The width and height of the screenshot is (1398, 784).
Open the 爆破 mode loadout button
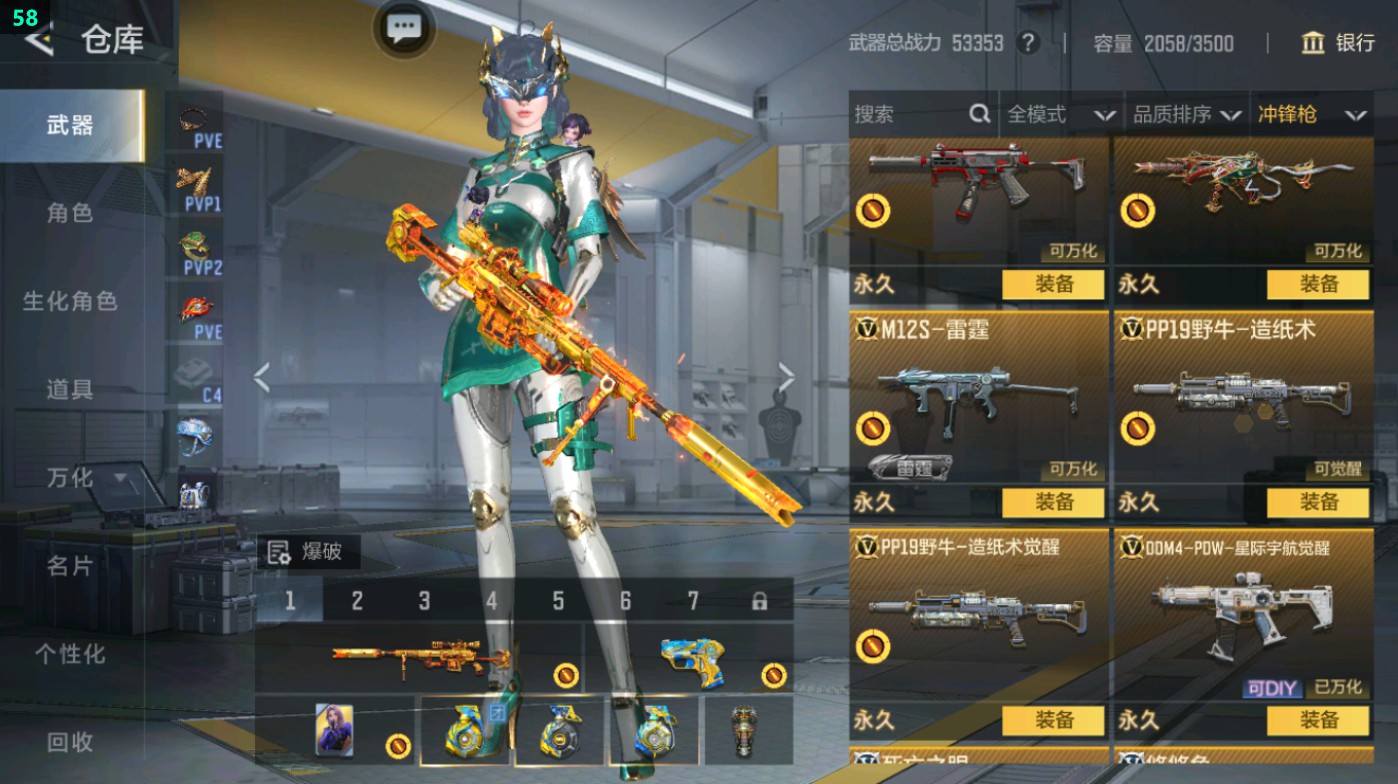[308, 552]
